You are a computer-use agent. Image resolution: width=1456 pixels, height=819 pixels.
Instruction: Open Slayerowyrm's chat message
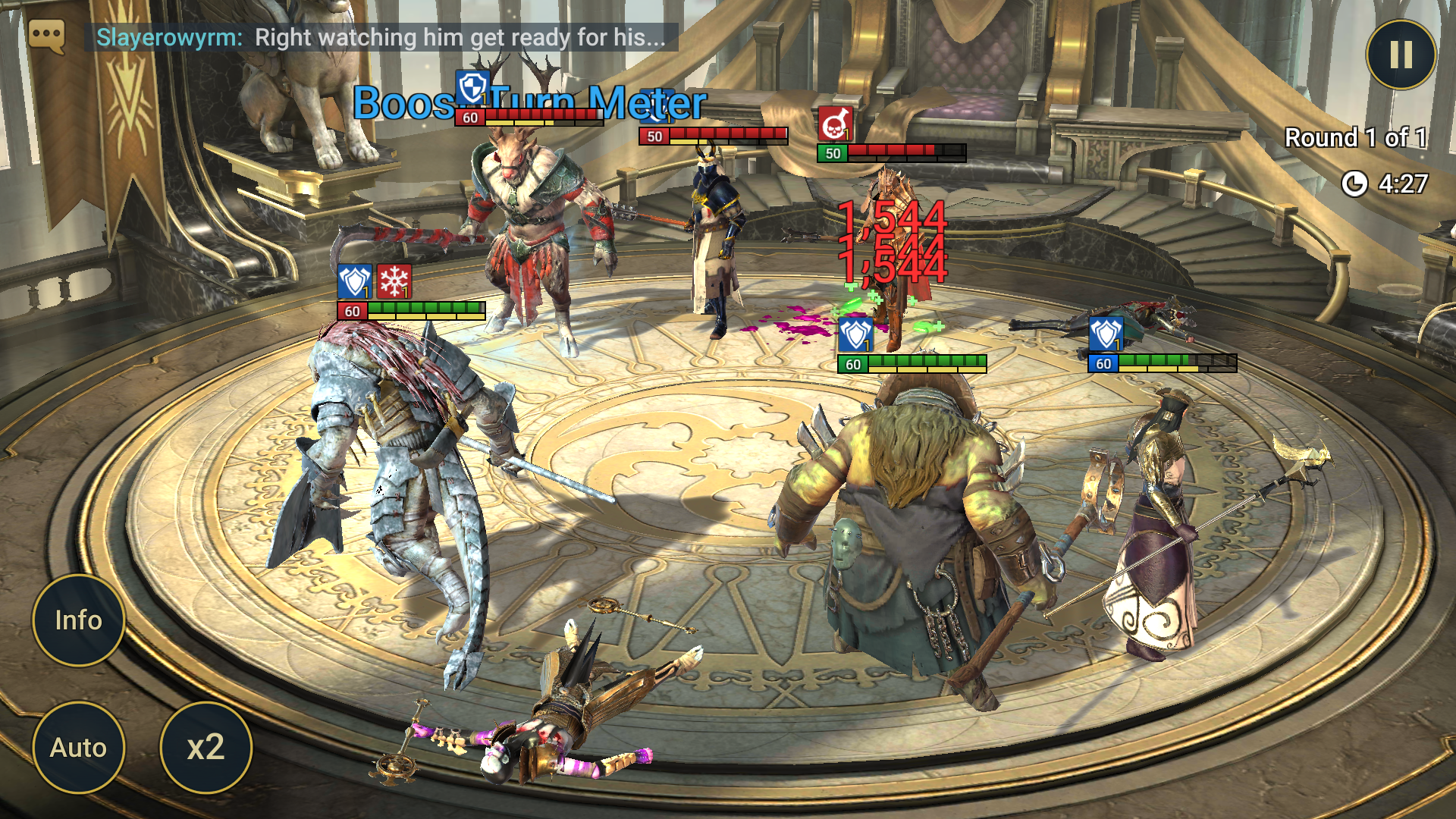[x=381, y=37]
